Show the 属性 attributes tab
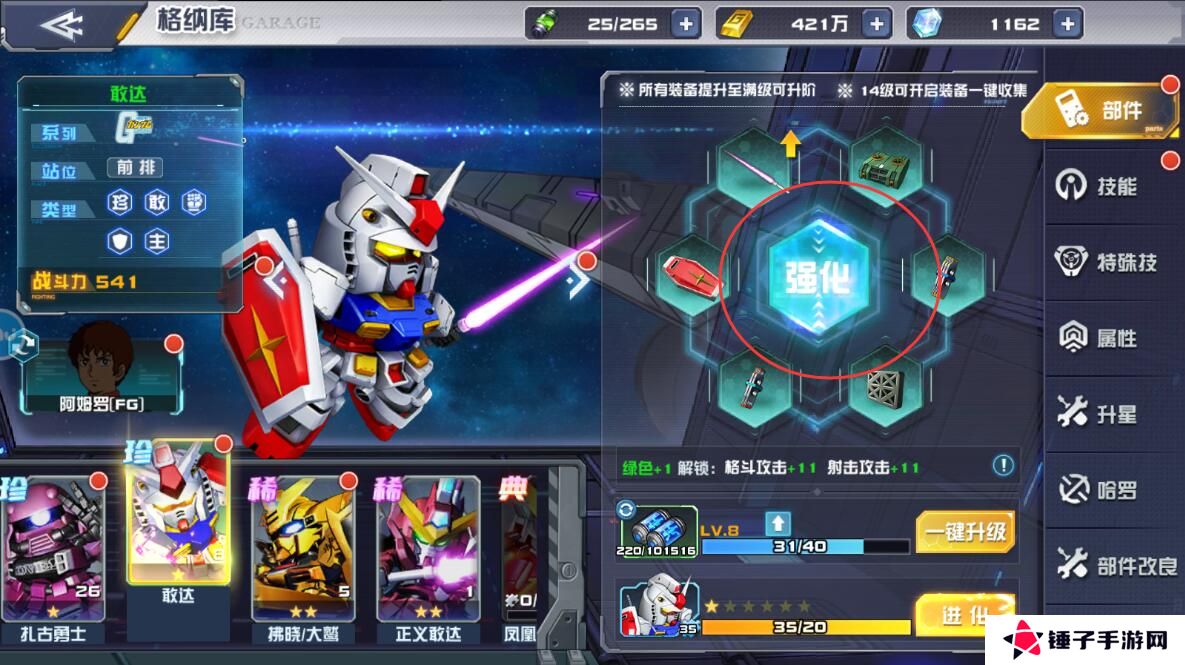This screenshot has height=665, width=1185. 1100,338
